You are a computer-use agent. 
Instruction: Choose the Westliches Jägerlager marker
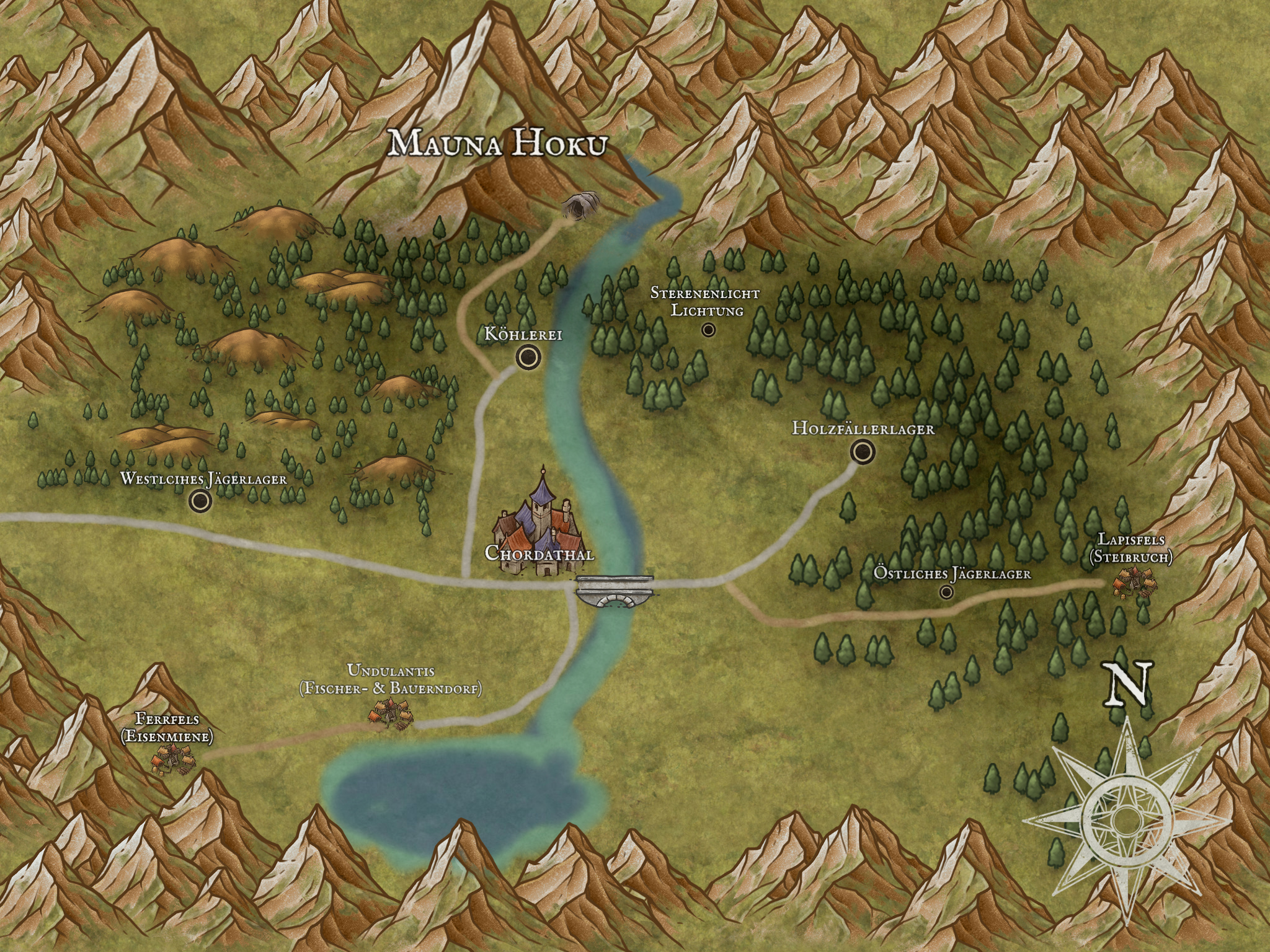click(200, 501)
